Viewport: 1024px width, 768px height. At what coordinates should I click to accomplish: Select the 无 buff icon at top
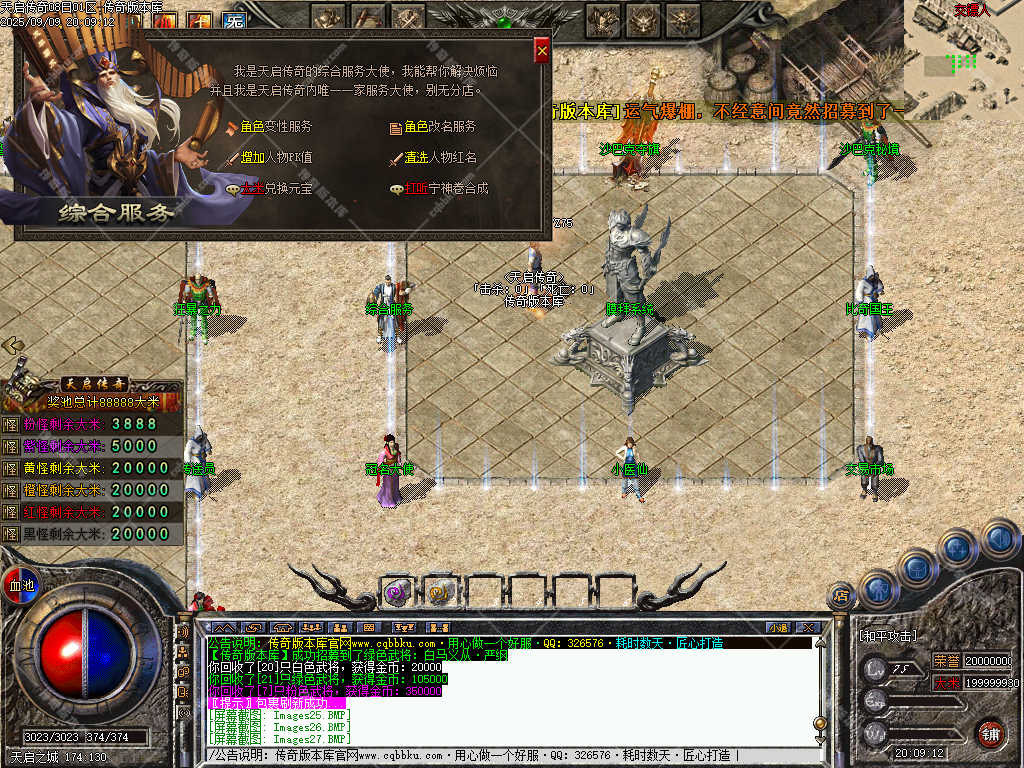click(x=234, y=21)
